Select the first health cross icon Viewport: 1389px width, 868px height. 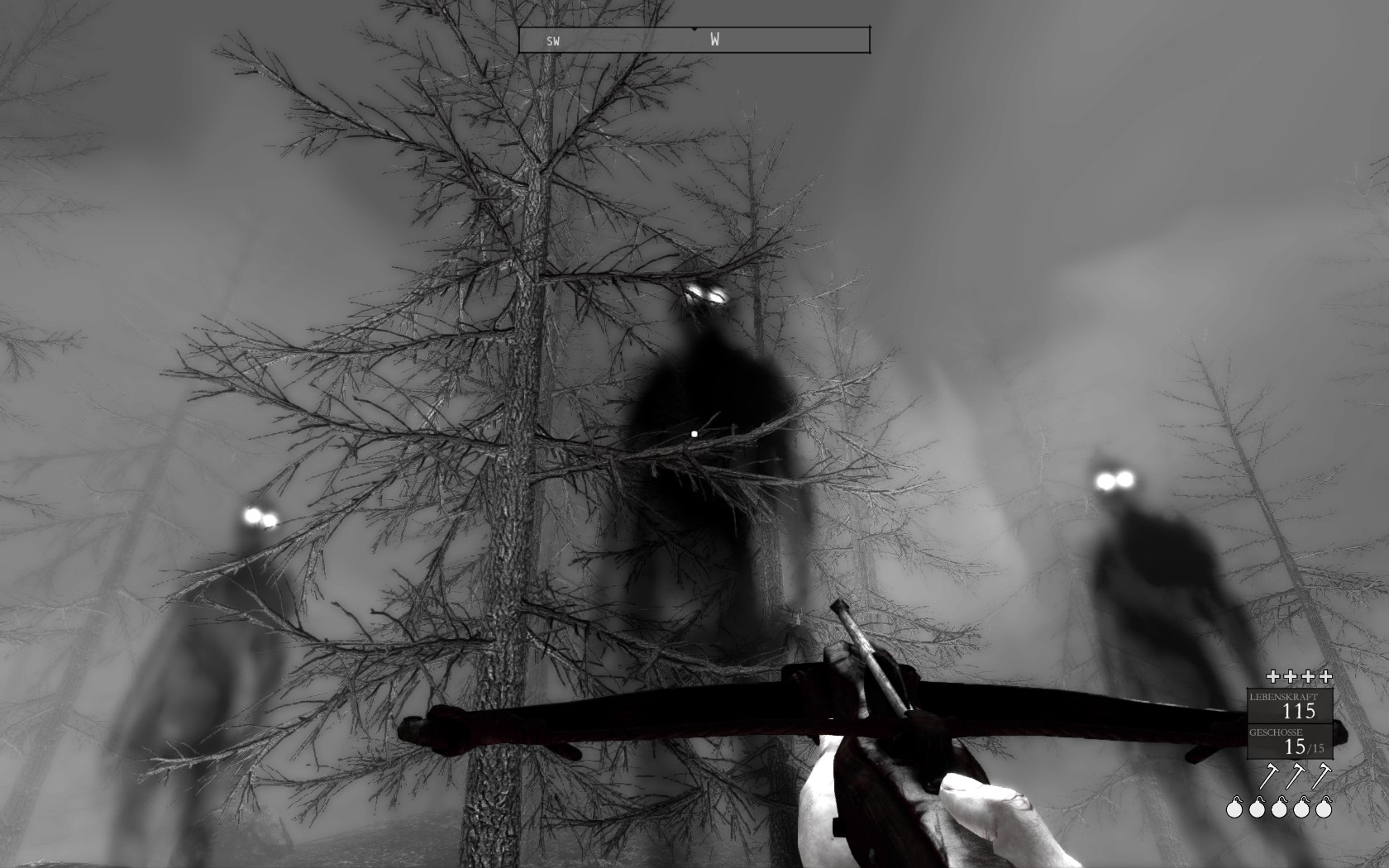pyautogui.click(x=1273, y=676)
